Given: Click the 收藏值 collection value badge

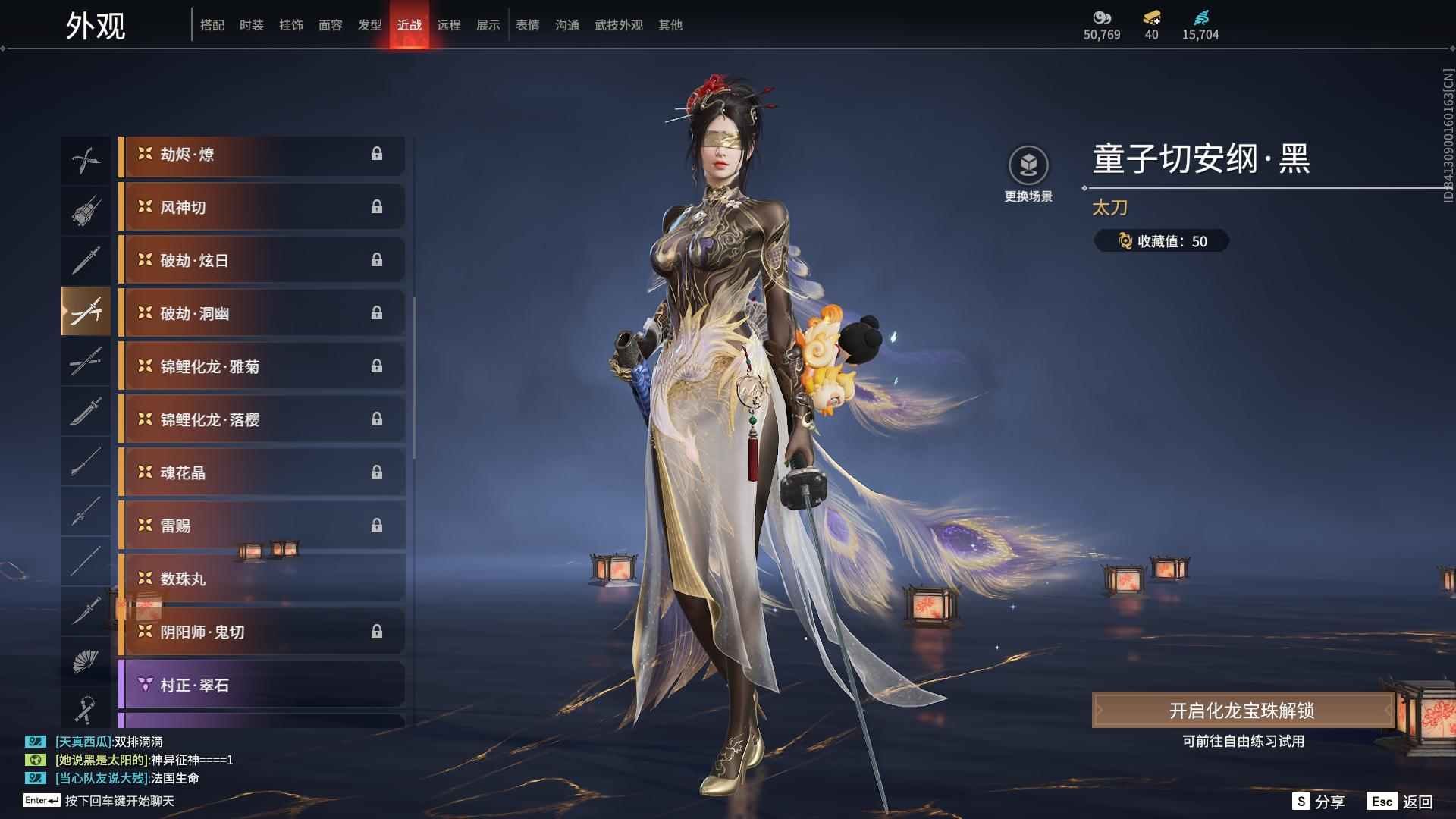Looking at the screenshot, I should [x=1162, y=241].
